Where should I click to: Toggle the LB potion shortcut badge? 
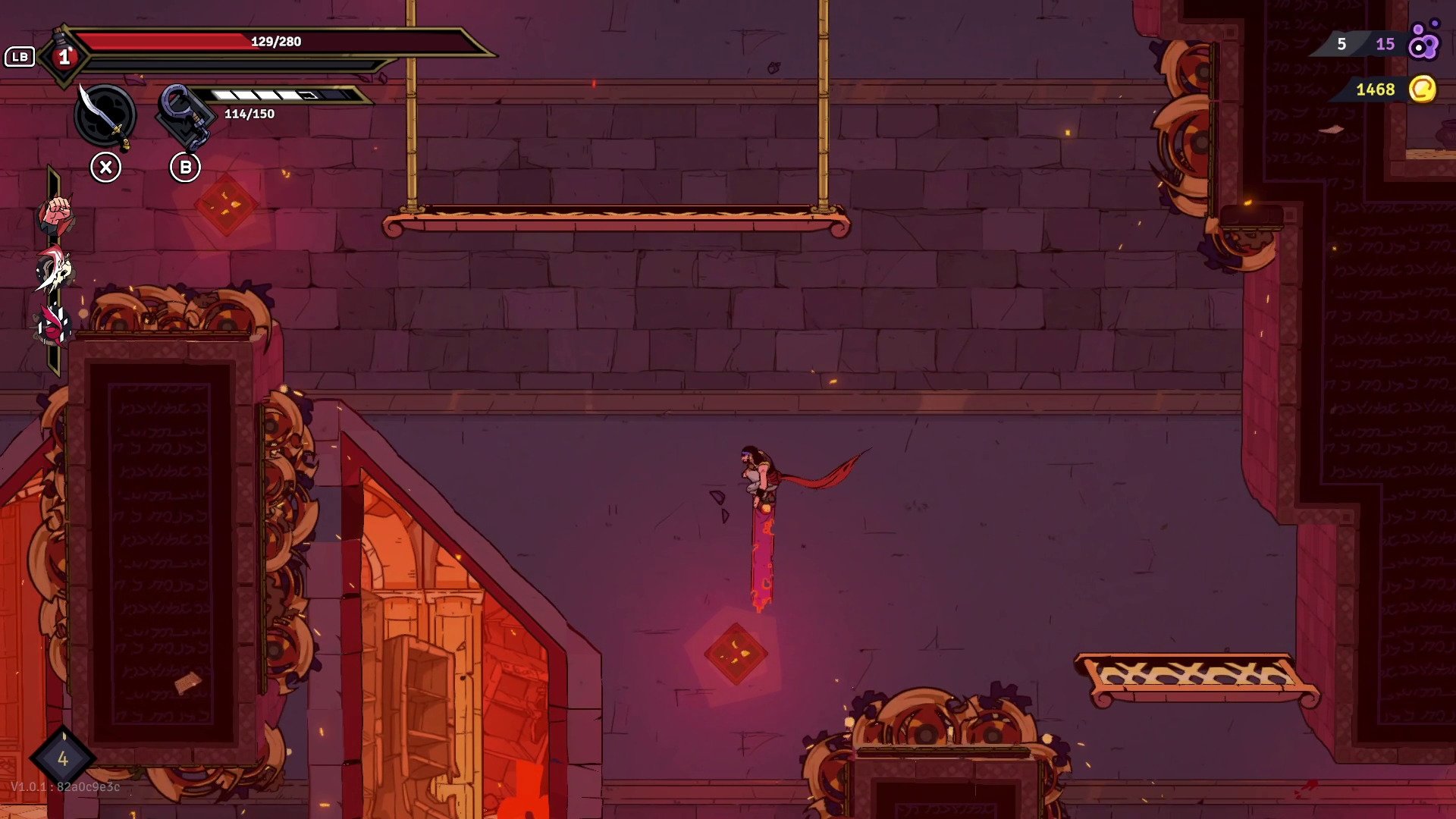pyautogui.click(x=20, y=55)
